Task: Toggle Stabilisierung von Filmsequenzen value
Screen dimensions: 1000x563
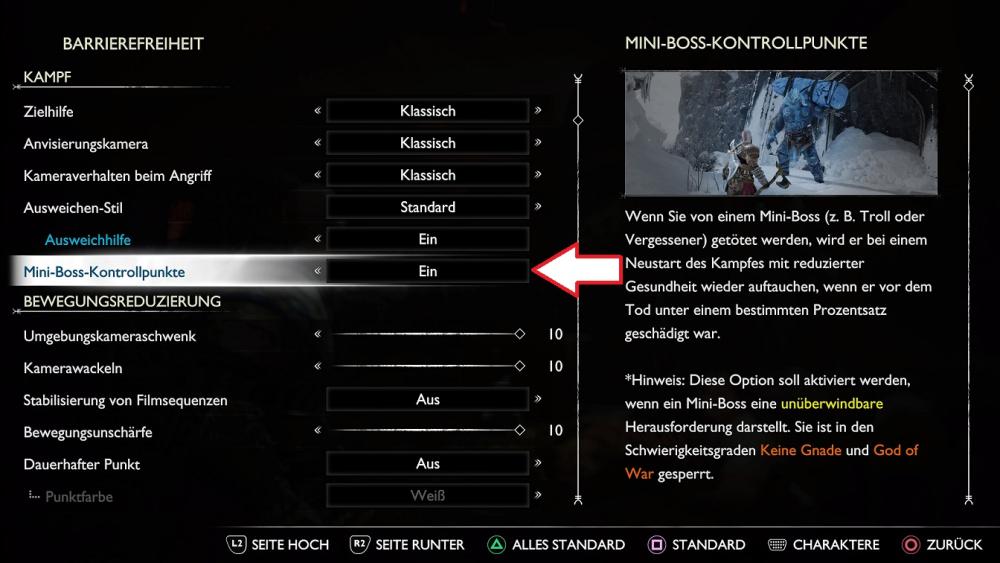Action: (x=427, y=400)
